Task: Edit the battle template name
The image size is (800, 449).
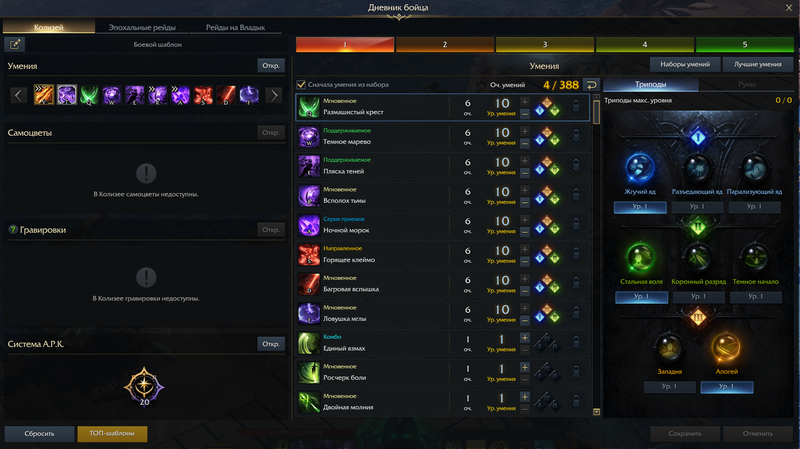Action: coord(17,44)
